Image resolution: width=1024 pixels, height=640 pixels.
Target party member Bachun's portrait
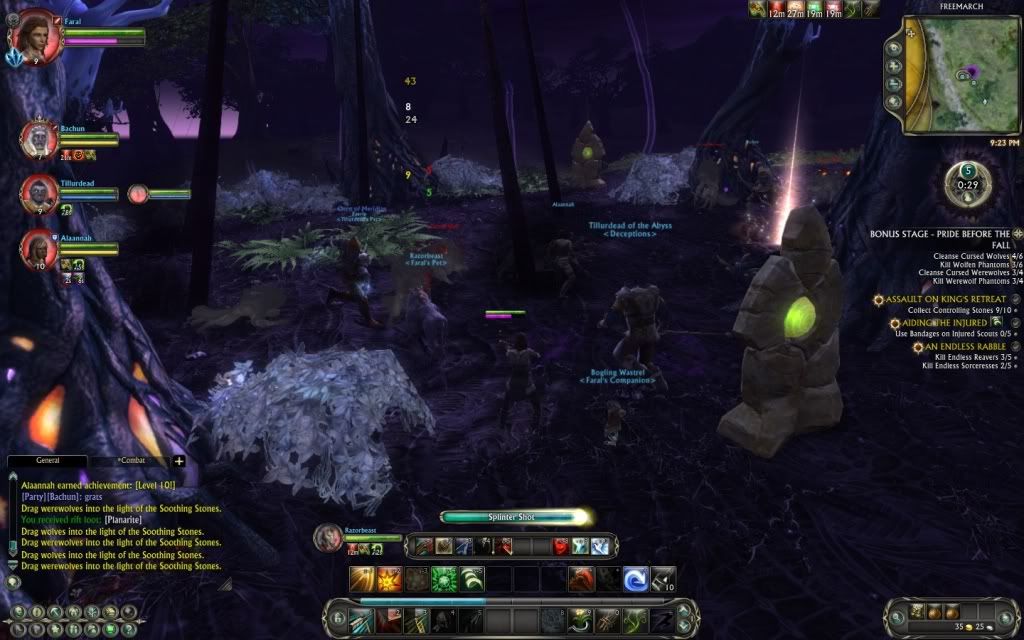(x=38, y=139)
